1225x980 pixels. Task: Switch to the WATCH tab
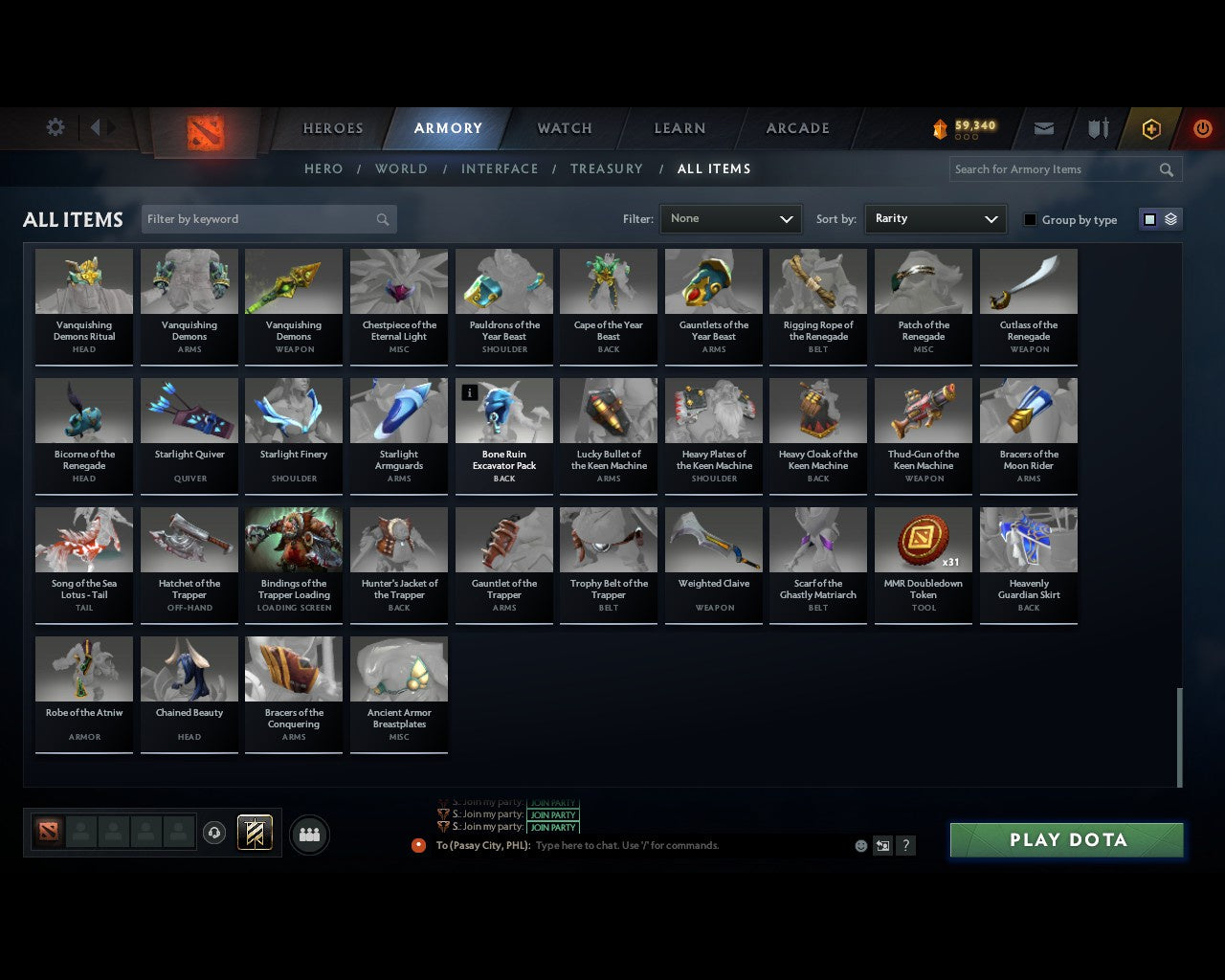tap(564, 127)
